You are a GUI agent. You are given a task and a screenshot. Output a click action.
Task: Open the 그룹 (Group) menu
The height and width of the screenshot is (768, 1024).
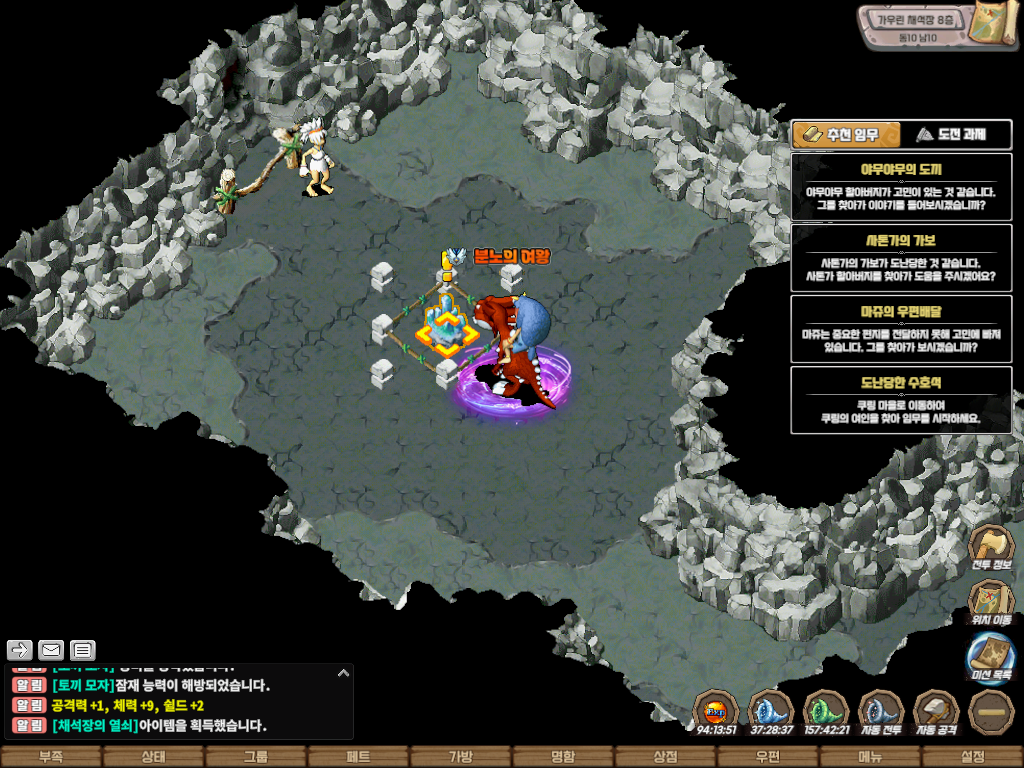pyautogui.click(x=256, y=757)
